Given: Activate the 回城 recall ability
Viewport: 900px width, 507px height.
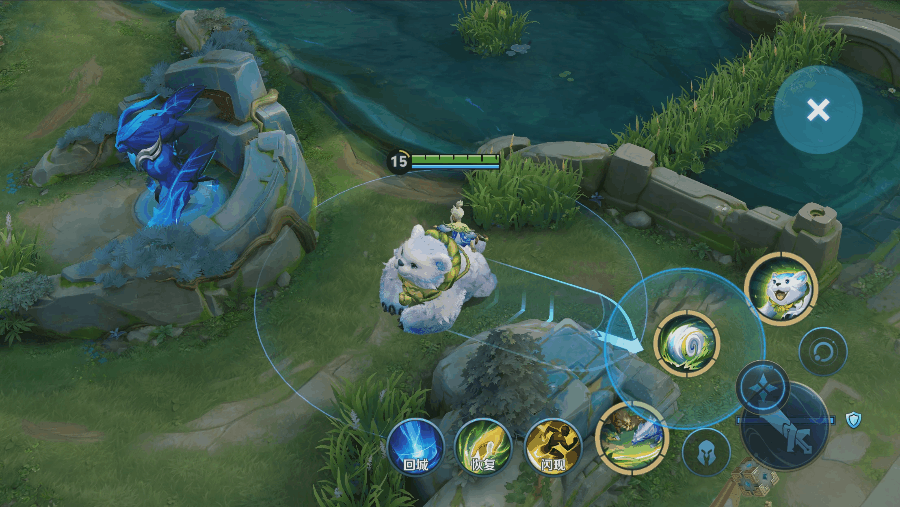Looking at the screenshot, I should coord(415,445).
